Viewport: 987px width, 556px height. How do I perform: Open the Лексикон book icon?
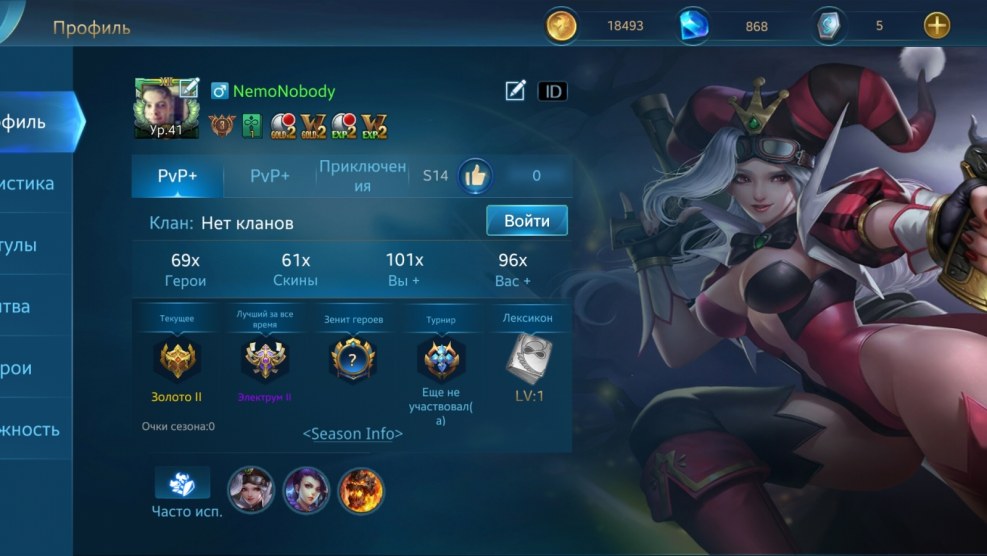point(527,357)
